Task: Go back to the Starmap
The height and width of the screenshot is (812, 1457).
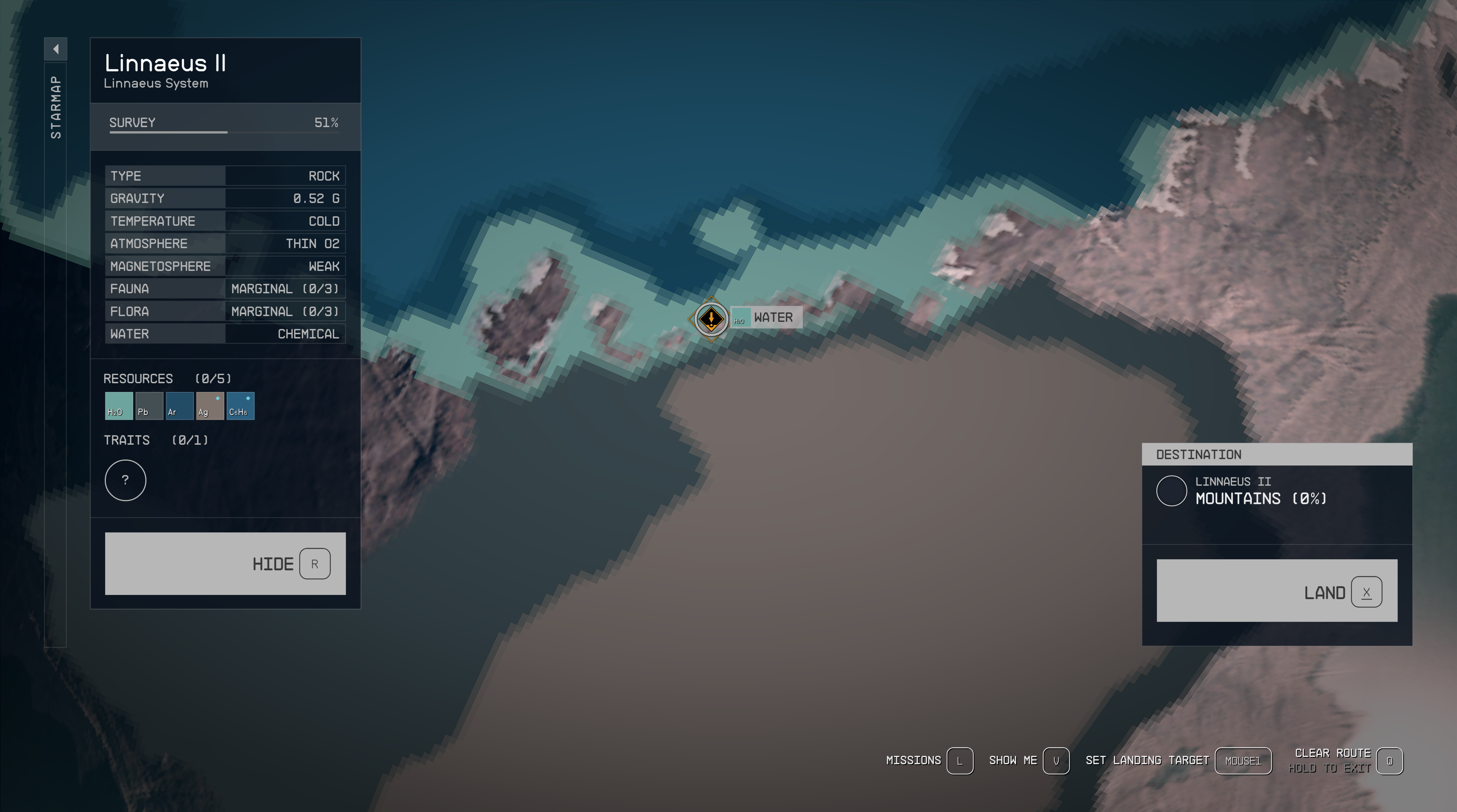Action: point(55,107)
